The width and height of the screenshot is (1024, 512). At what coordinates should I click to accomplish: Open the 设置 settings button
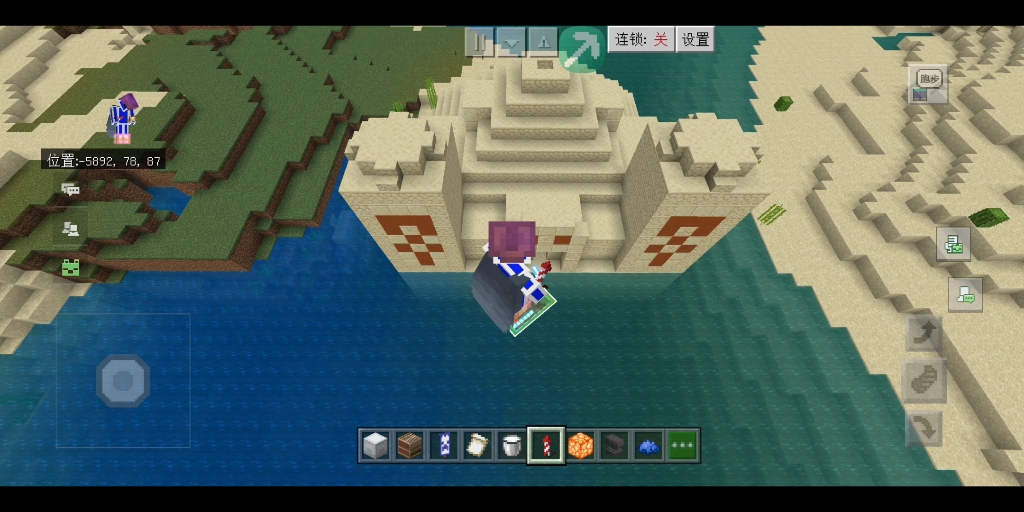click(696, 39)
